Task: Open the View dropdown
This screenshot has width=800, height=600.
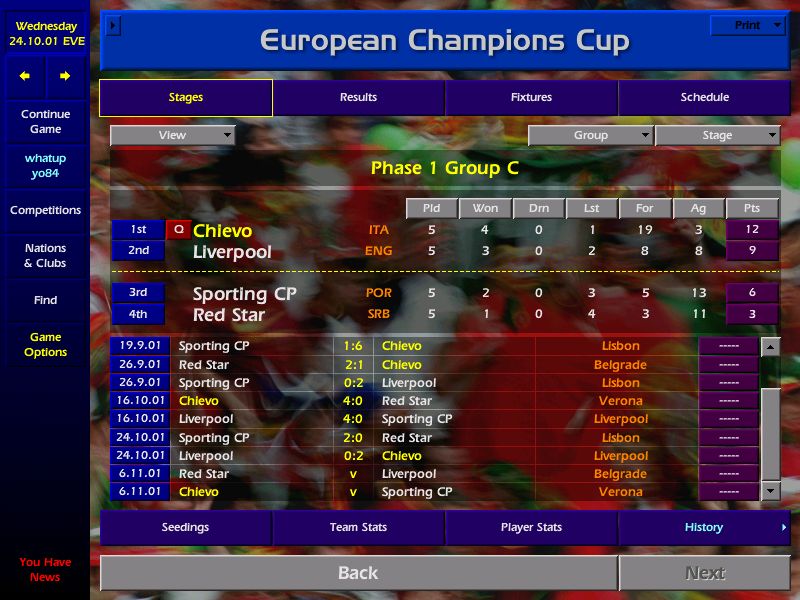Action: pyautogui.click(x=172, y=135)
